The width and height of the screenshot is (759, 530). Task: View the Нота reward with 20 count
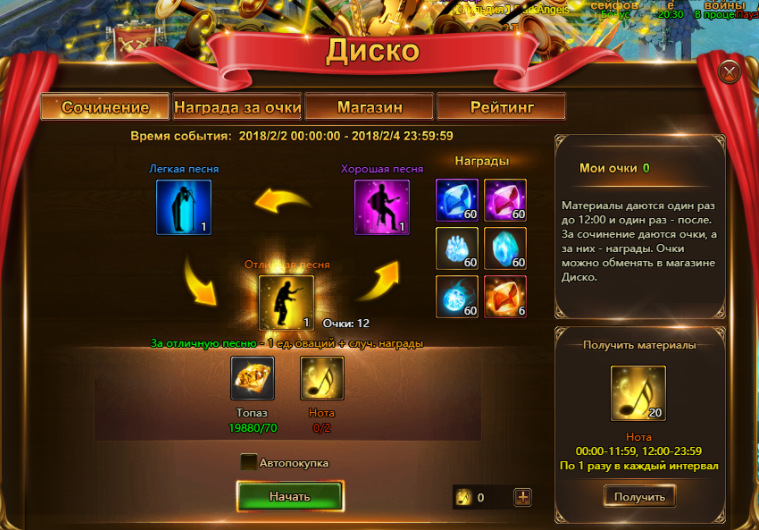[639, 393]
